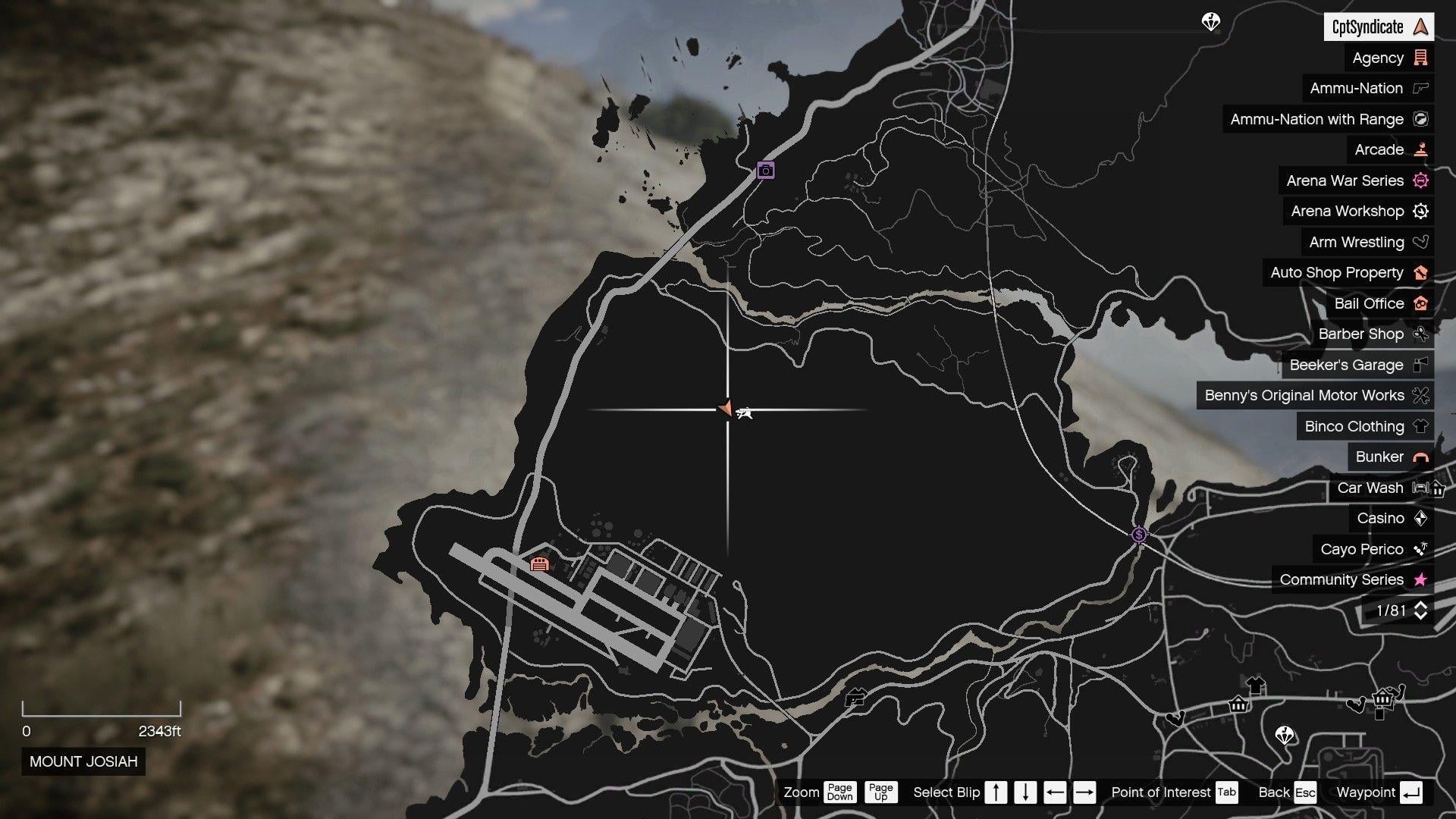This screenshot has height=819, width=1456.
Task: Toggle Arm Wrestling blips visibility
Action: pos(1419,242)
